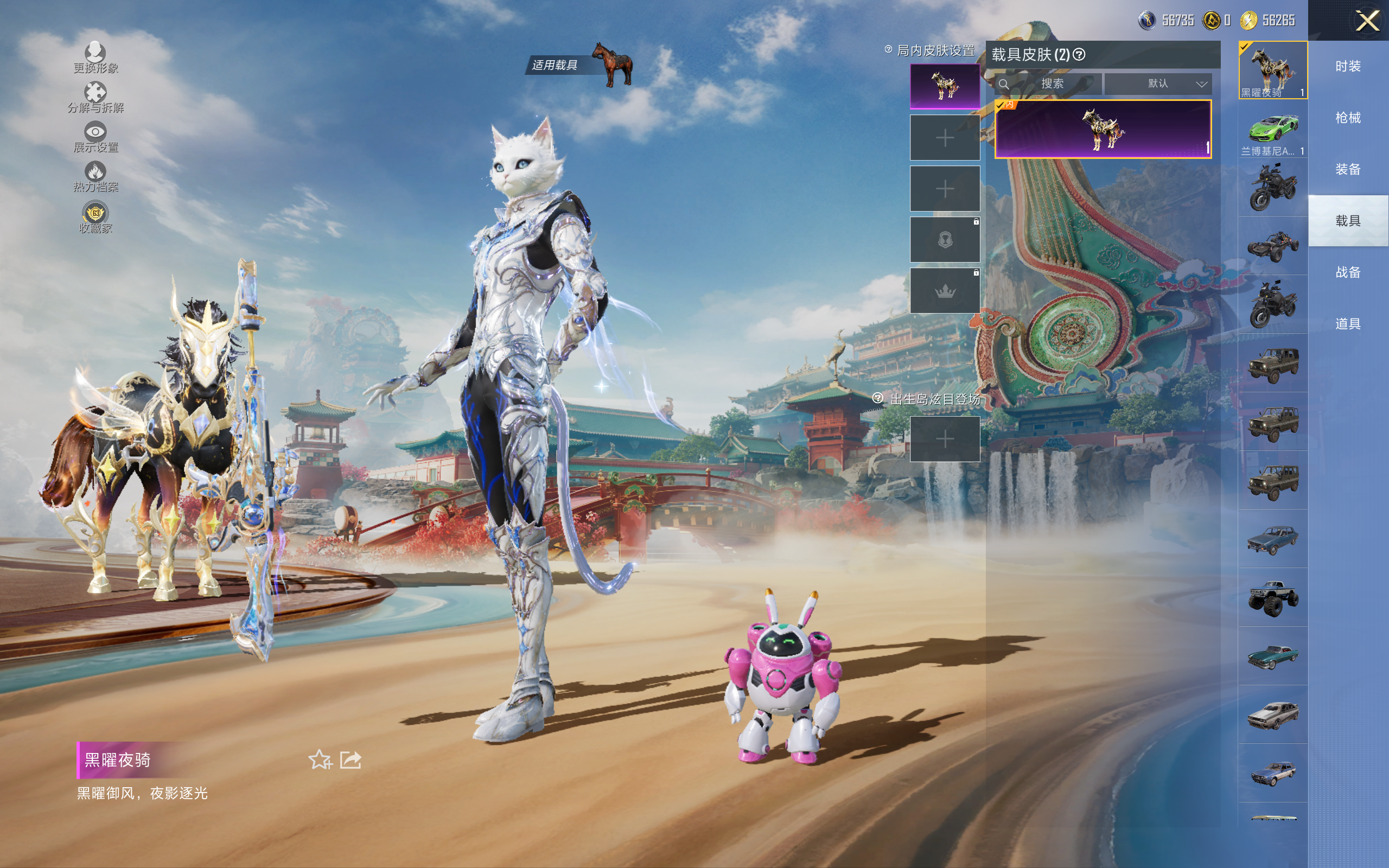This screenshot has width=1389, height=868.
Task: Click the favorite star icon
Action: (320, 759)
